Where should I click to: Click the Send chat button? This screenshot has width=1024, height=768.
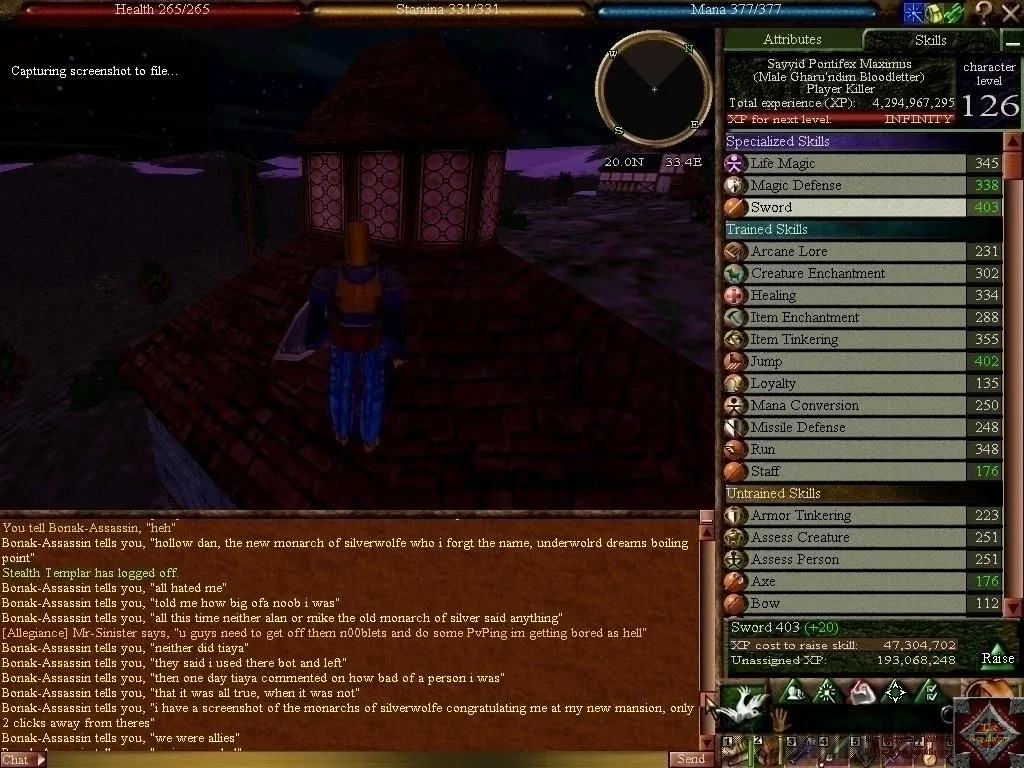click(x=691, y=759)
